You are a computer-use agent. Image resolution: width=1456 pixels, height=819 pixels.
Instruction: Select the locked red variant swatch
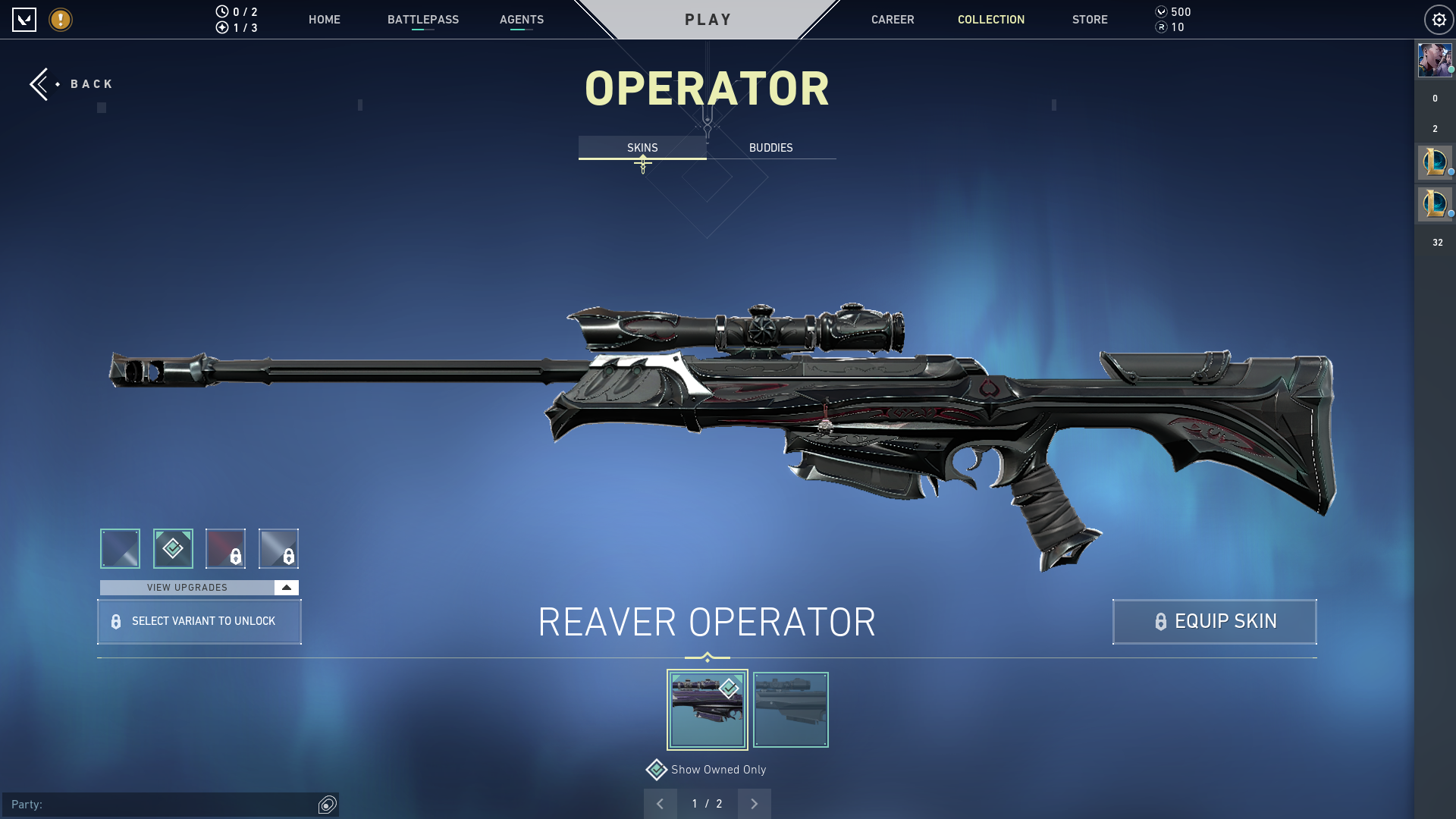[x=225, y=548]
